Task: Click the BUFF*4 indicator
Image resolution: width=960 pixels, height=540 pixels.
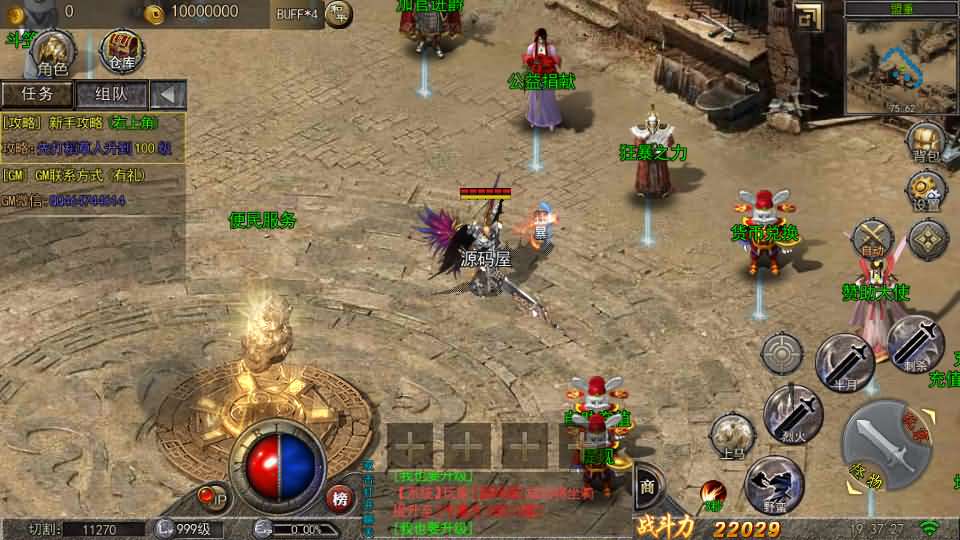Action: coord(296,12)
